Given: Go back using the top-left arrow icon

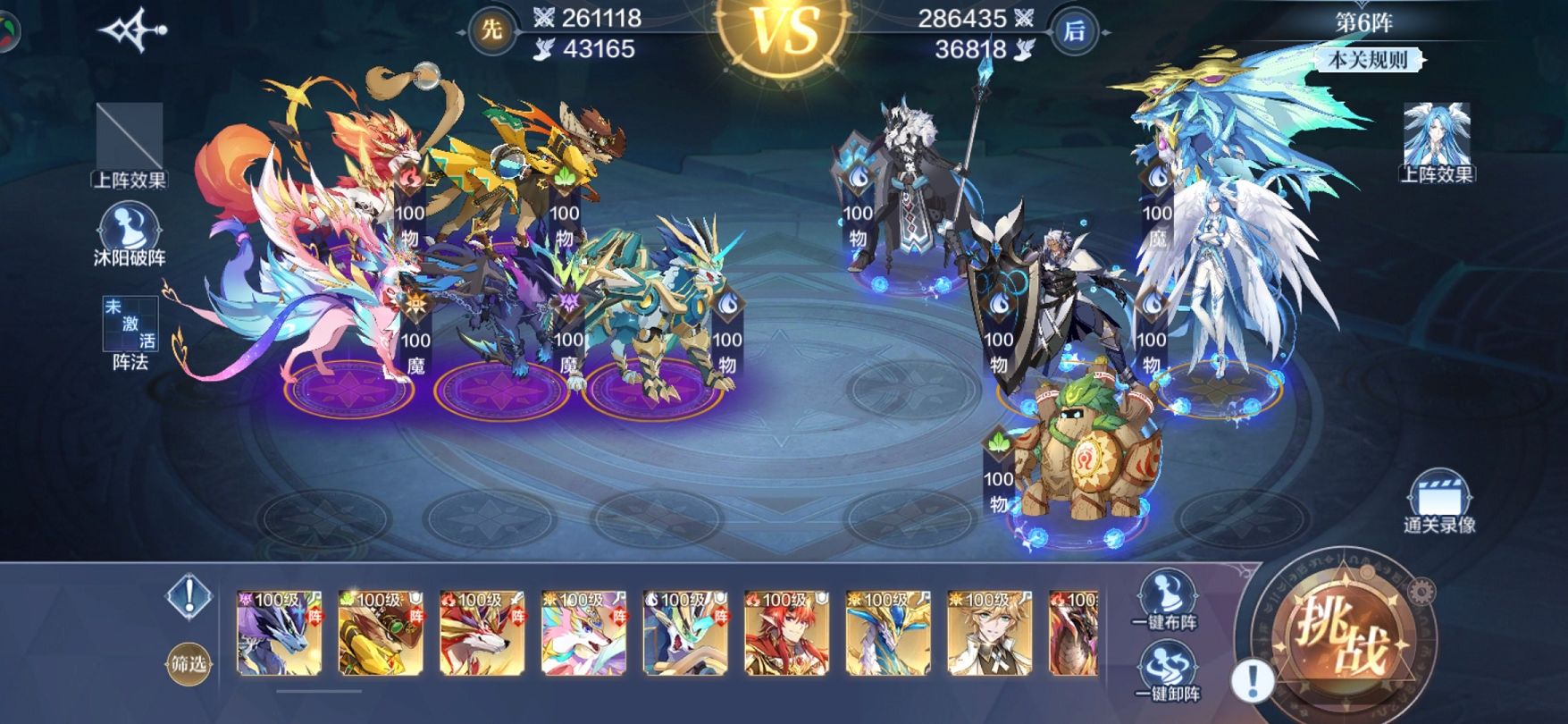Looking at the screenshot, I should (x=133, y=30).
